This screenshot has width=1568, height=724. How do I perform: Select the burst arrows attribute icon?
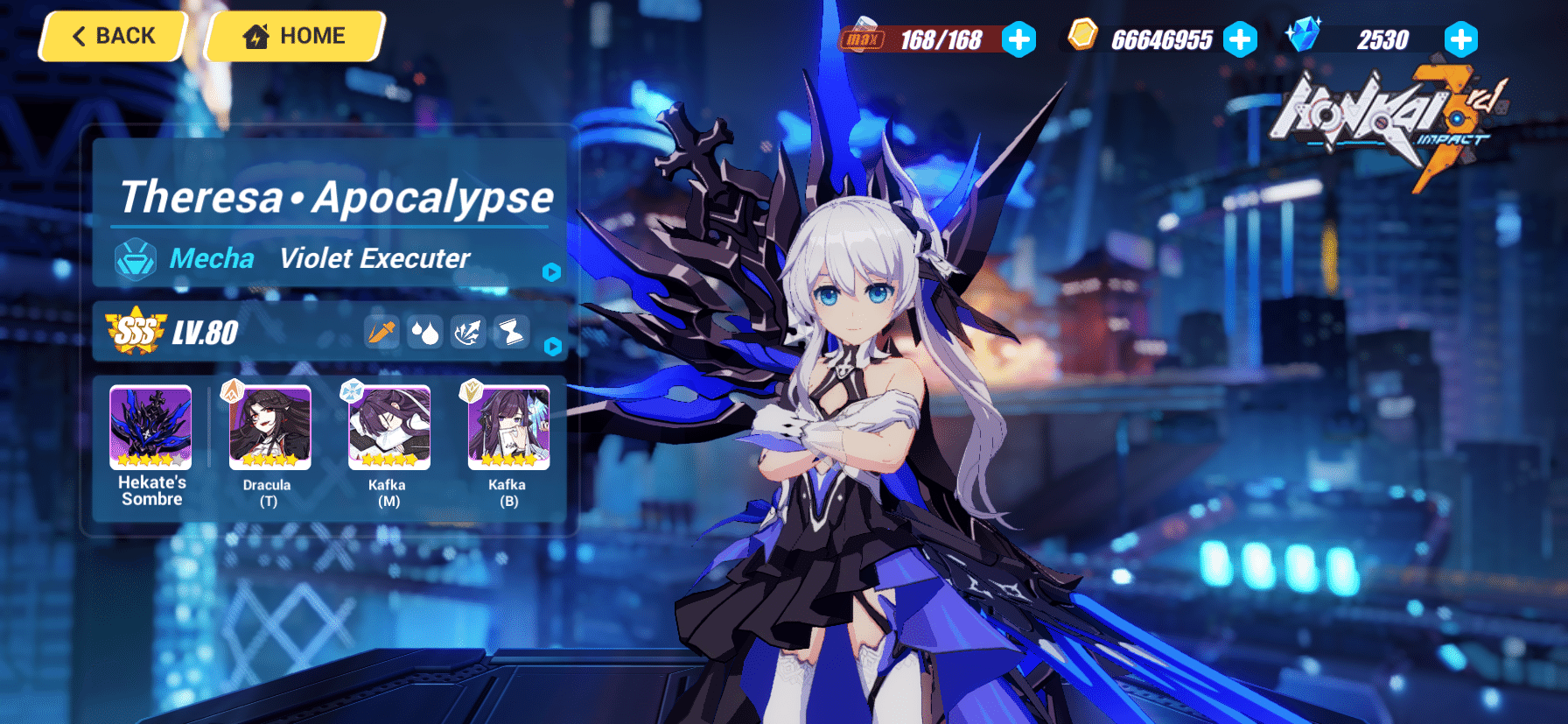click(468, 333)
